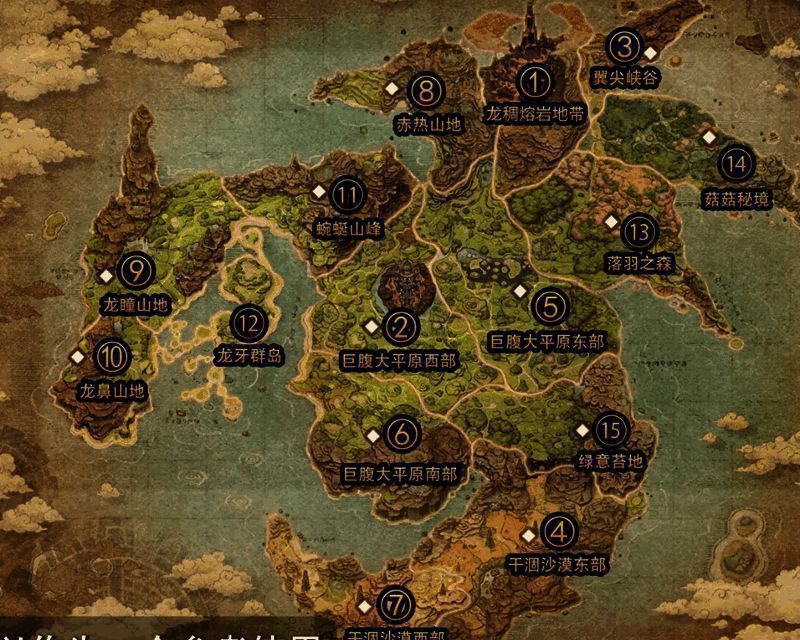Choose region marker 14 菇菇秘境
Screen dimensions: 800x640
(737, 164)
